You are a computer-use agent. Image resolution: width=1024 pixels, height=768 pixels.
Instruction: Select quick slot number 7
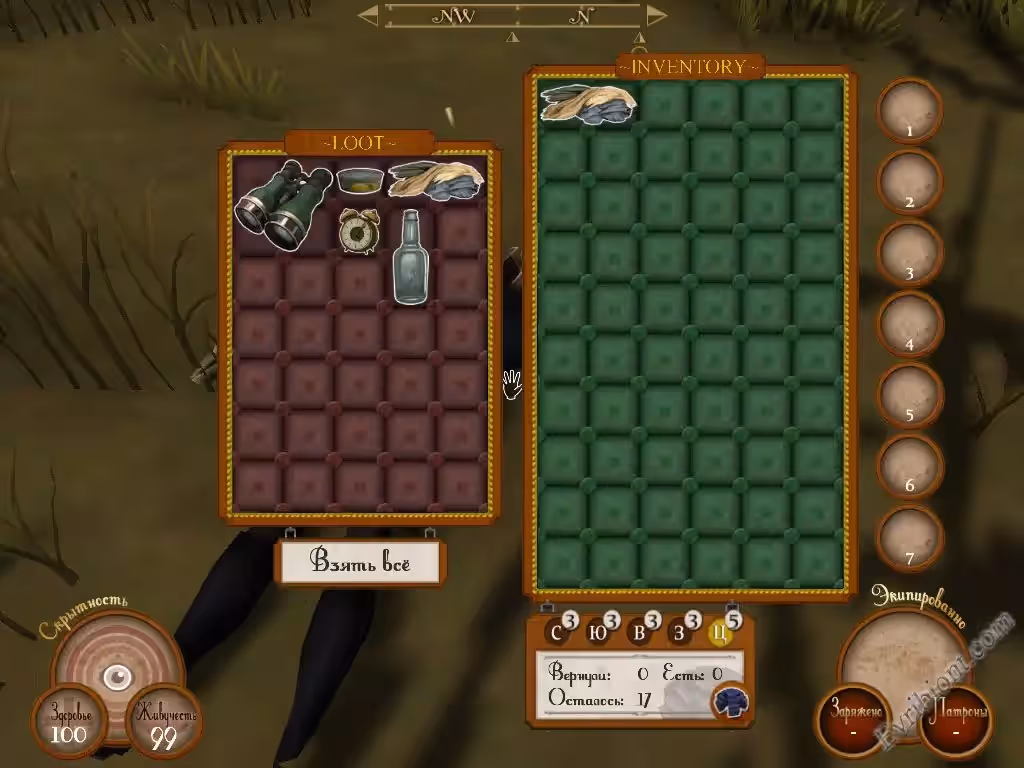click(909, 539)
